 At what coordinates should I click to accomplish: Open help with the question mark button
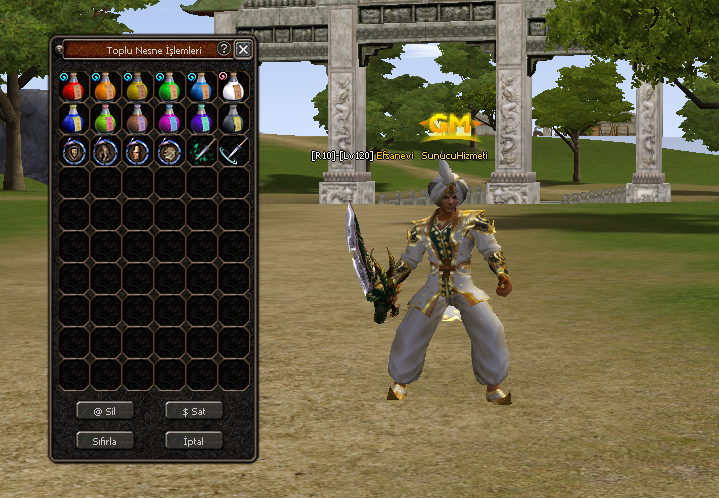224,49
